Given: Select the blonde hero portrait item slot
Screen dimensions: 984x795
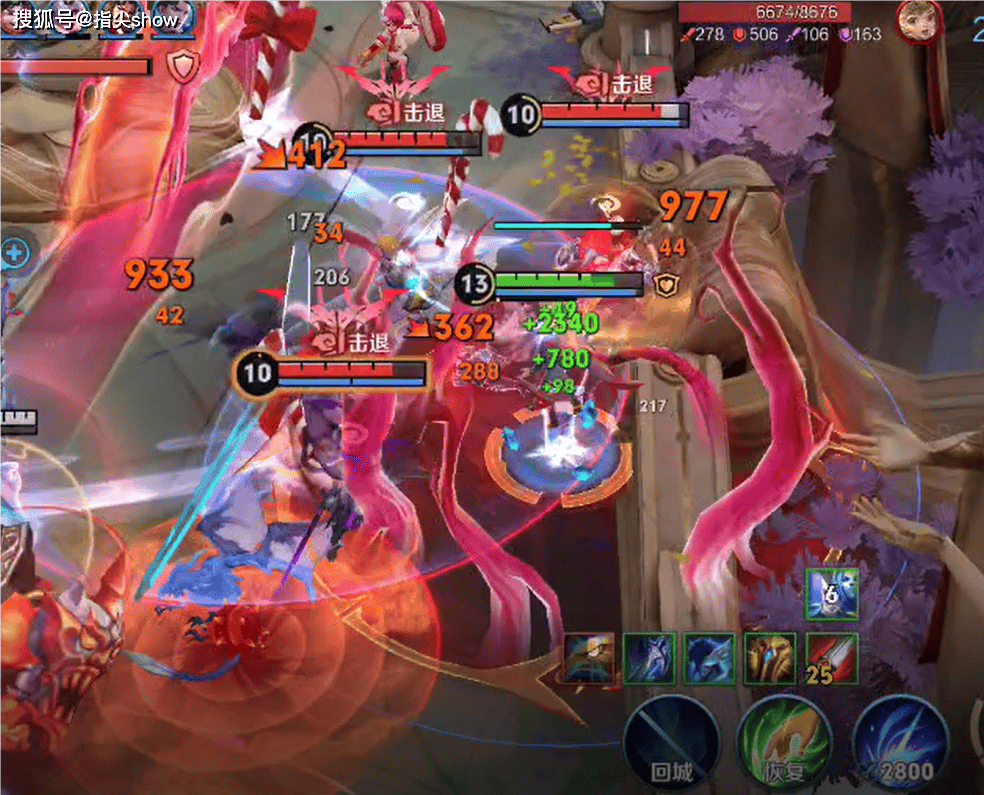Looking at the screenshot, I should [x=590, y=658].
